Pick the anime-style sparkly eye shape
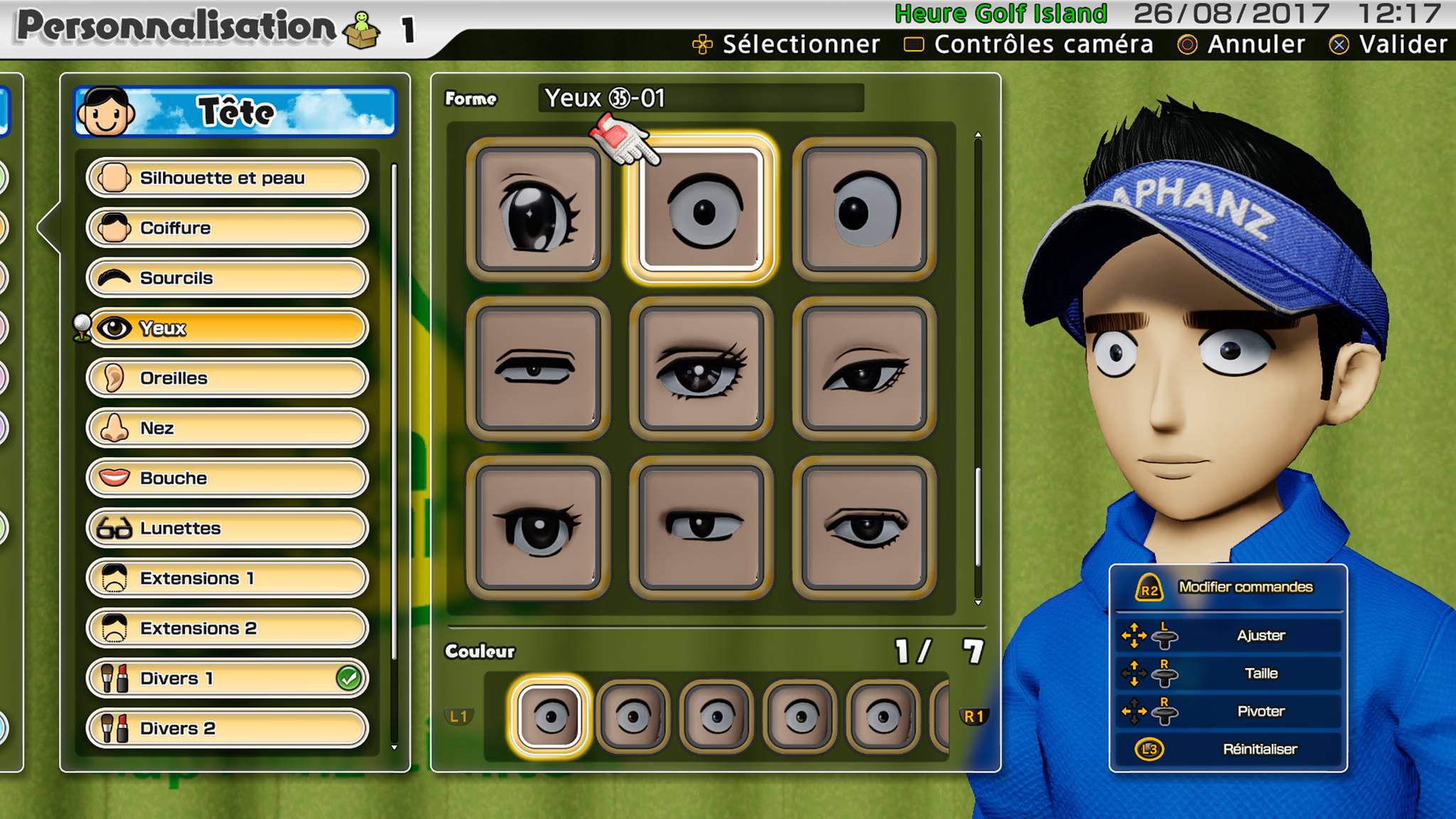 (538, 210)
